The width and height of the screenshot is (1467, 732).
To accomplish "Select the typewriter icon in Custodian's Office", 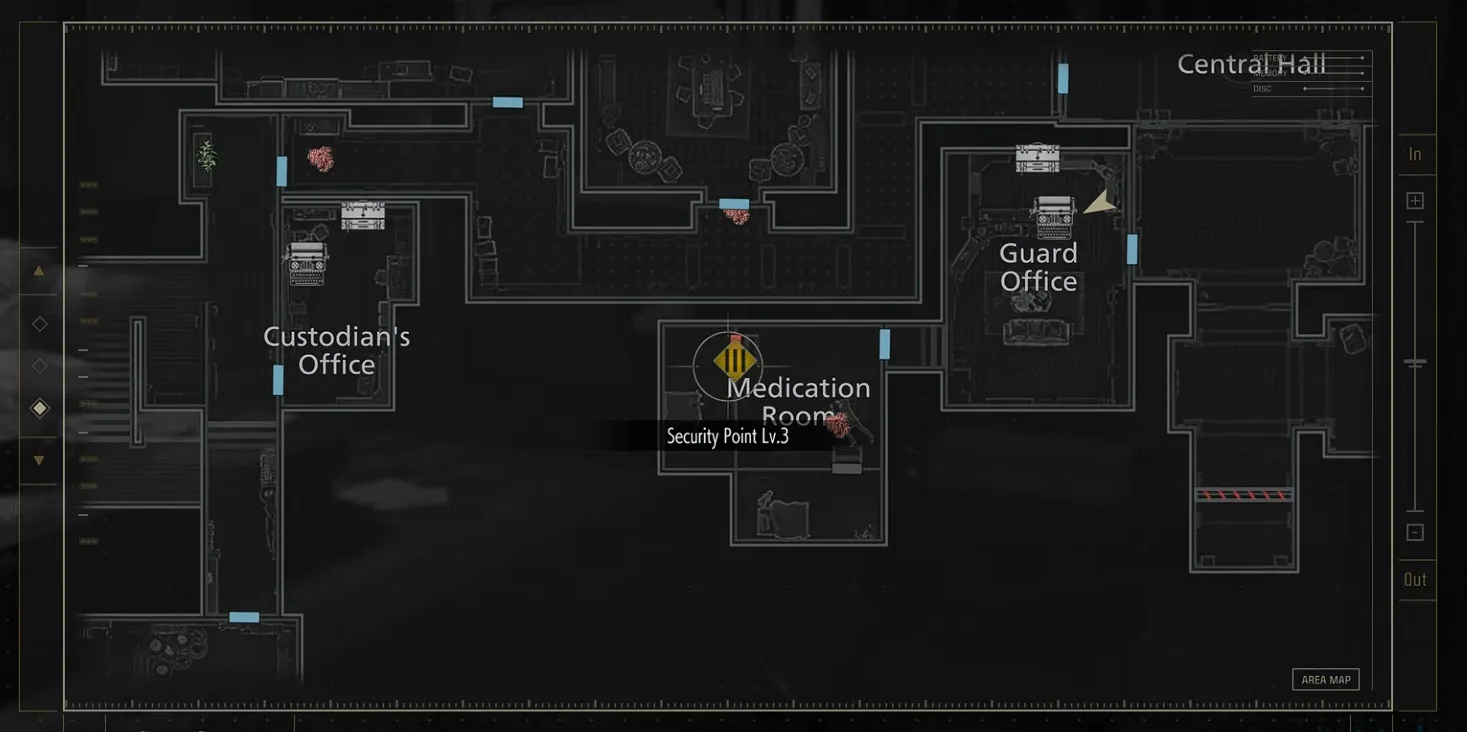I will coord(307,262).
